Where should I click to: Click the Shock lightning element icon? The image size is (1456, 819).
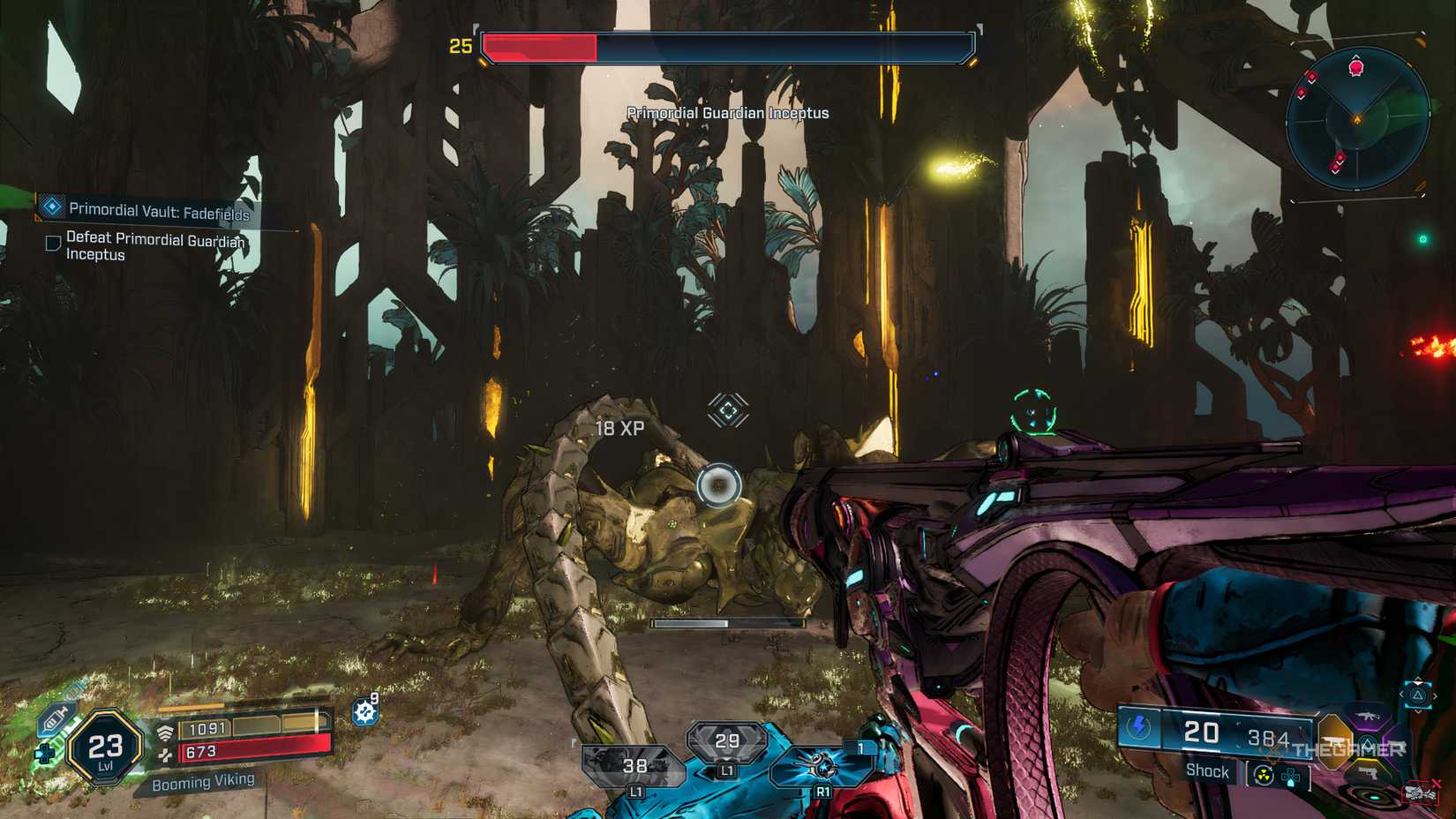(x=1138, y=727)
